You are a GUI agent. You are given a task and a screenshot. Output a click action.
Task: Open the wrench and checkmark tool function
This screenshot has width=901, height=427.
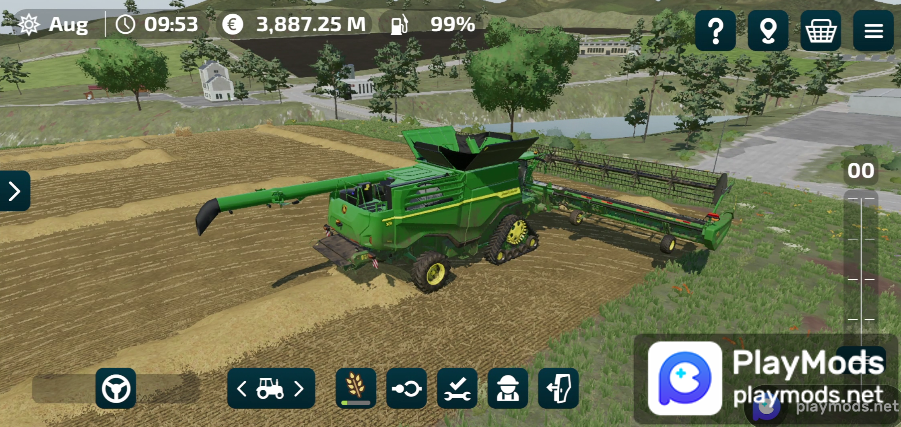[x=458, y=389]
